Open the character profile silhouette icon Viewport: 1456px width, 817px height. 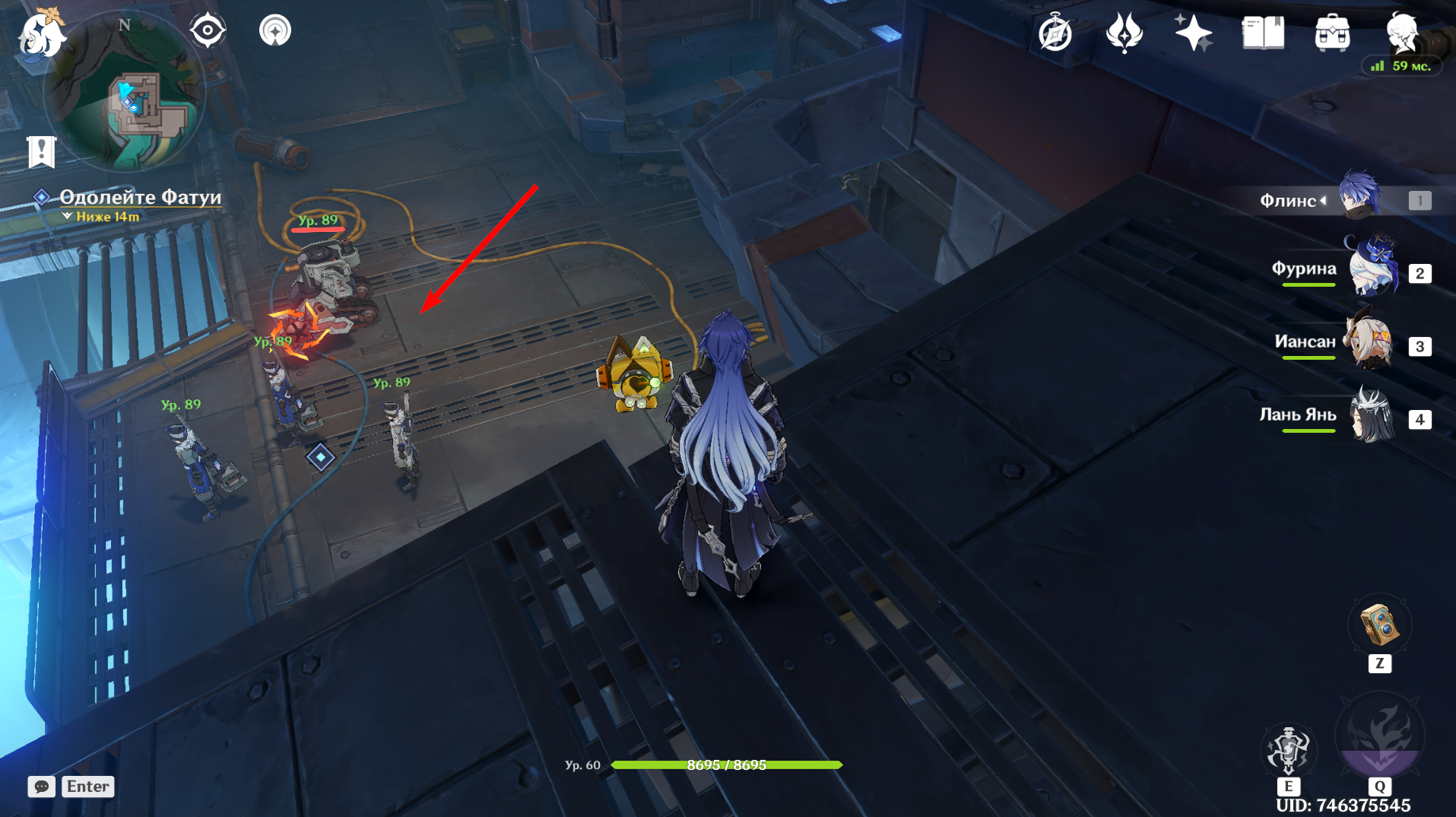click(1401, 32)
